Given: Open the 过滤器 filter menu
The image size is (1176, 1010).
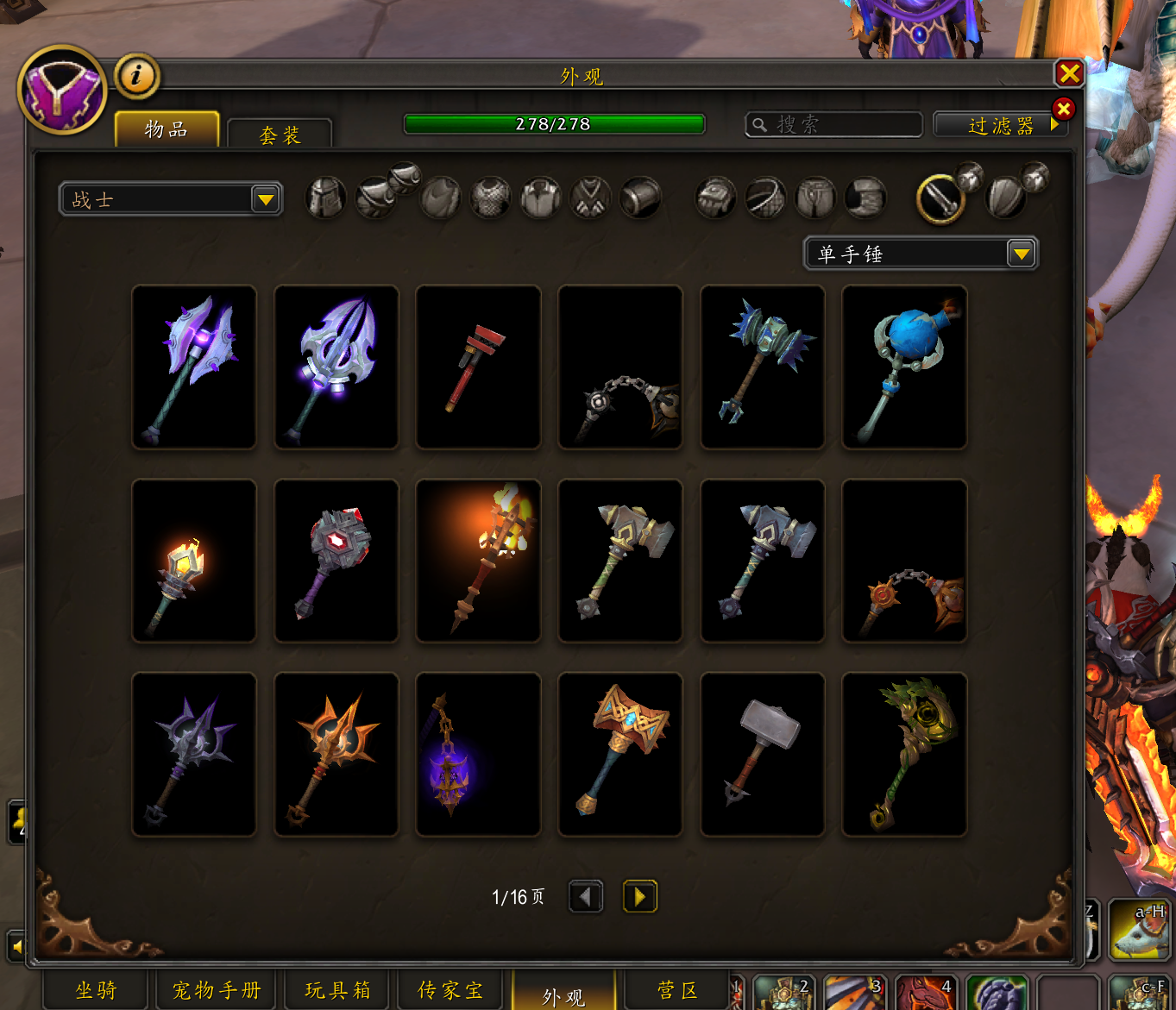Looking at the screenshot, I should (1000, 126).
